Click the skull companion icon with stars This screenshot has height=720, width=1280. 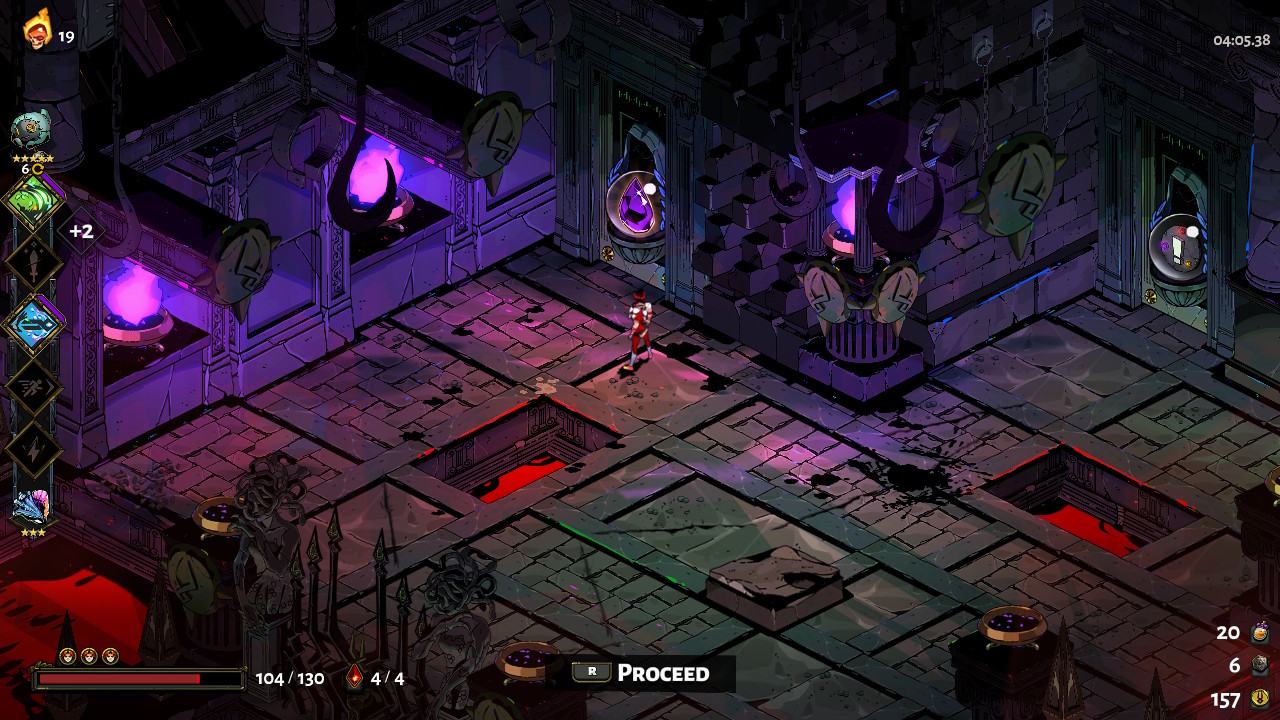tap(32, 131)
